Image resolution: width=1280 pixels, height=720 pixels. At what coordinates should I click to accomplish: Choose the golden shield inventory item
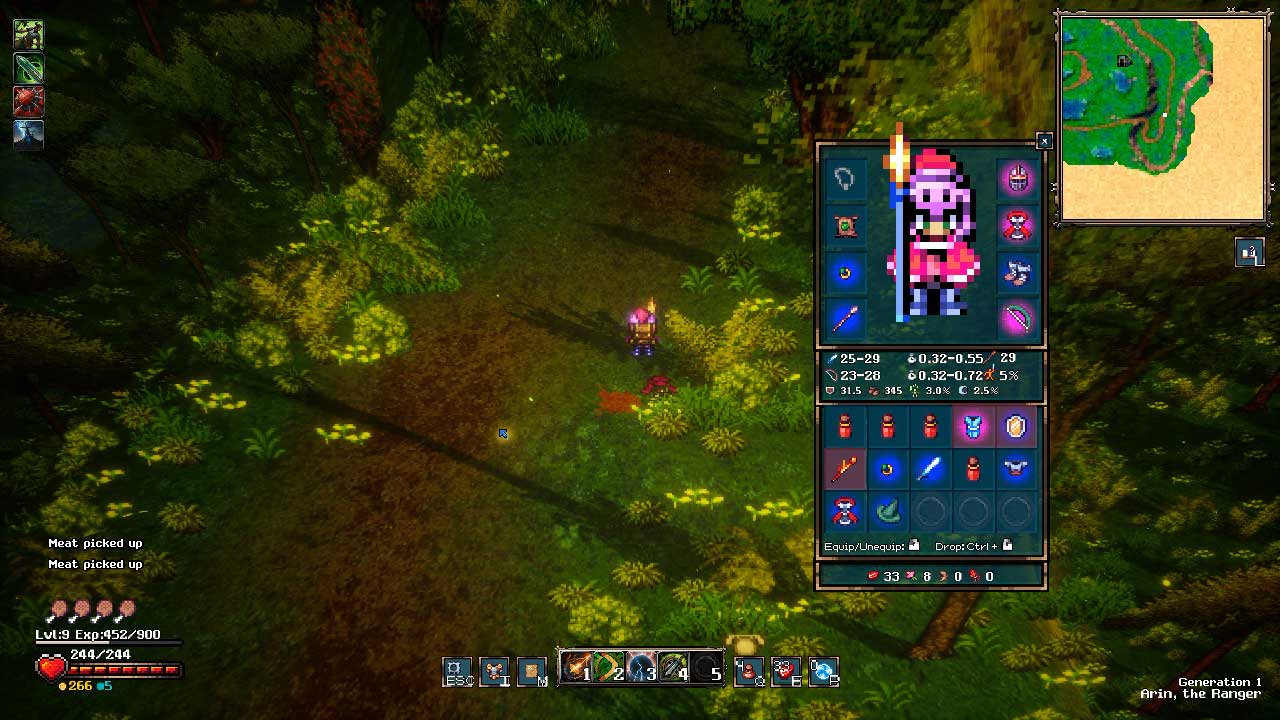[1015, 428]
